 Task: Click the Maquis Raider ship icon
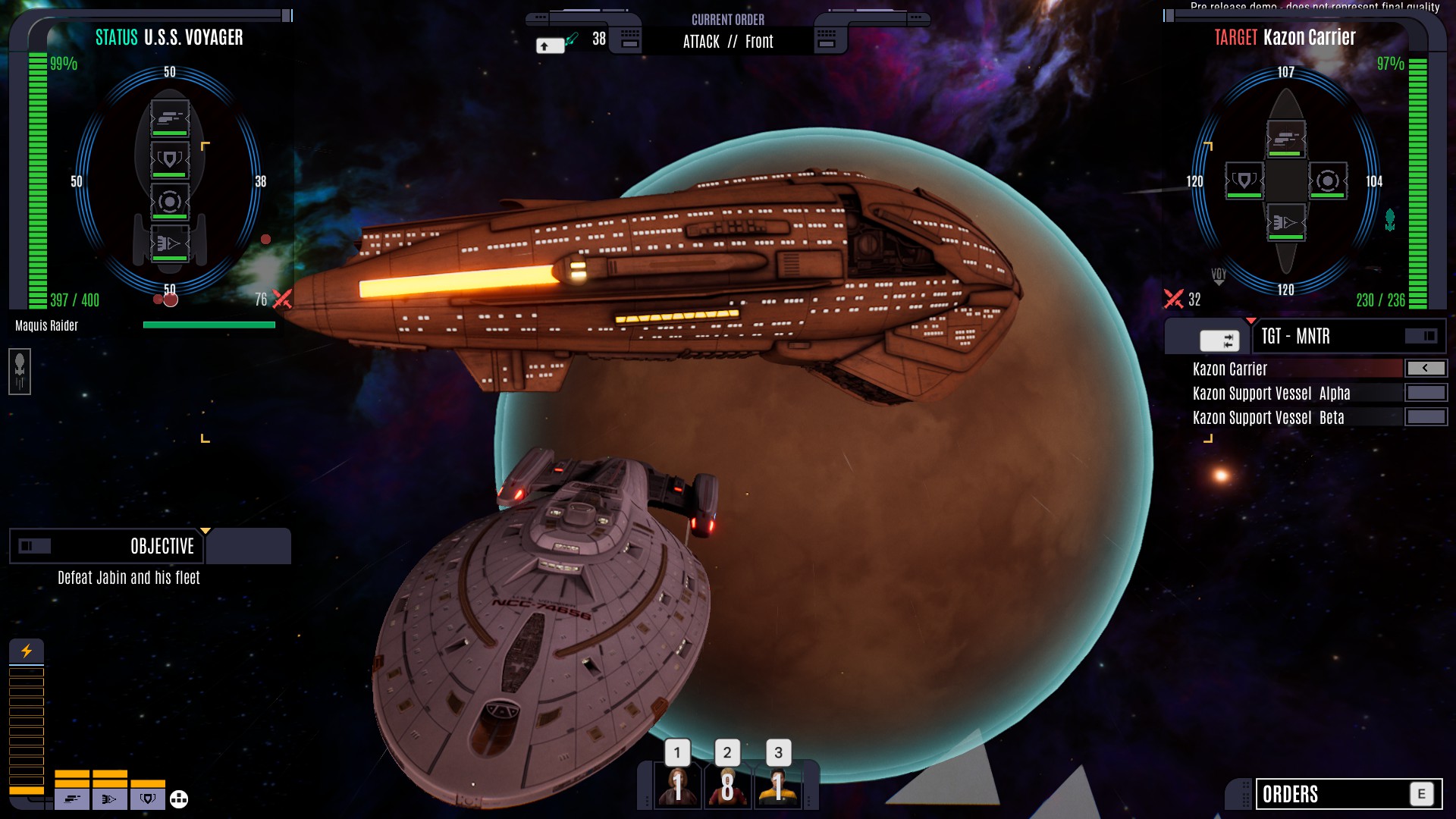20,371
